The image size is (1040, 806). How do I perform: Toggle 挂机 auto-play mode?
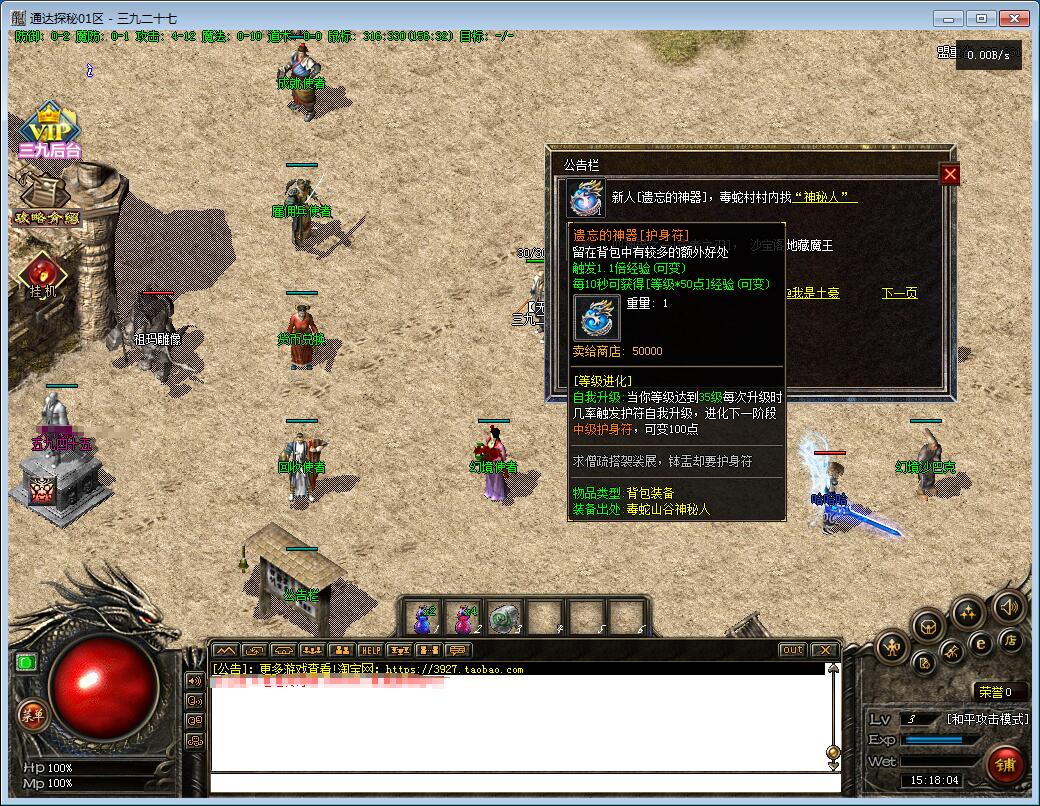tap(42, 274)
